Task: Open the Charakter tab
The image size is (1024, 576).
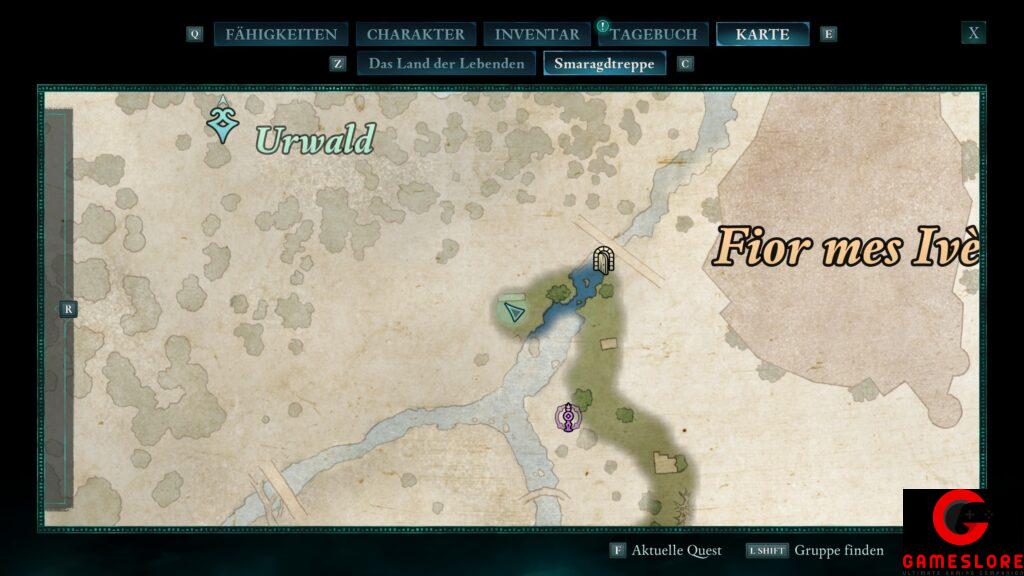Action: click(415, 34)
